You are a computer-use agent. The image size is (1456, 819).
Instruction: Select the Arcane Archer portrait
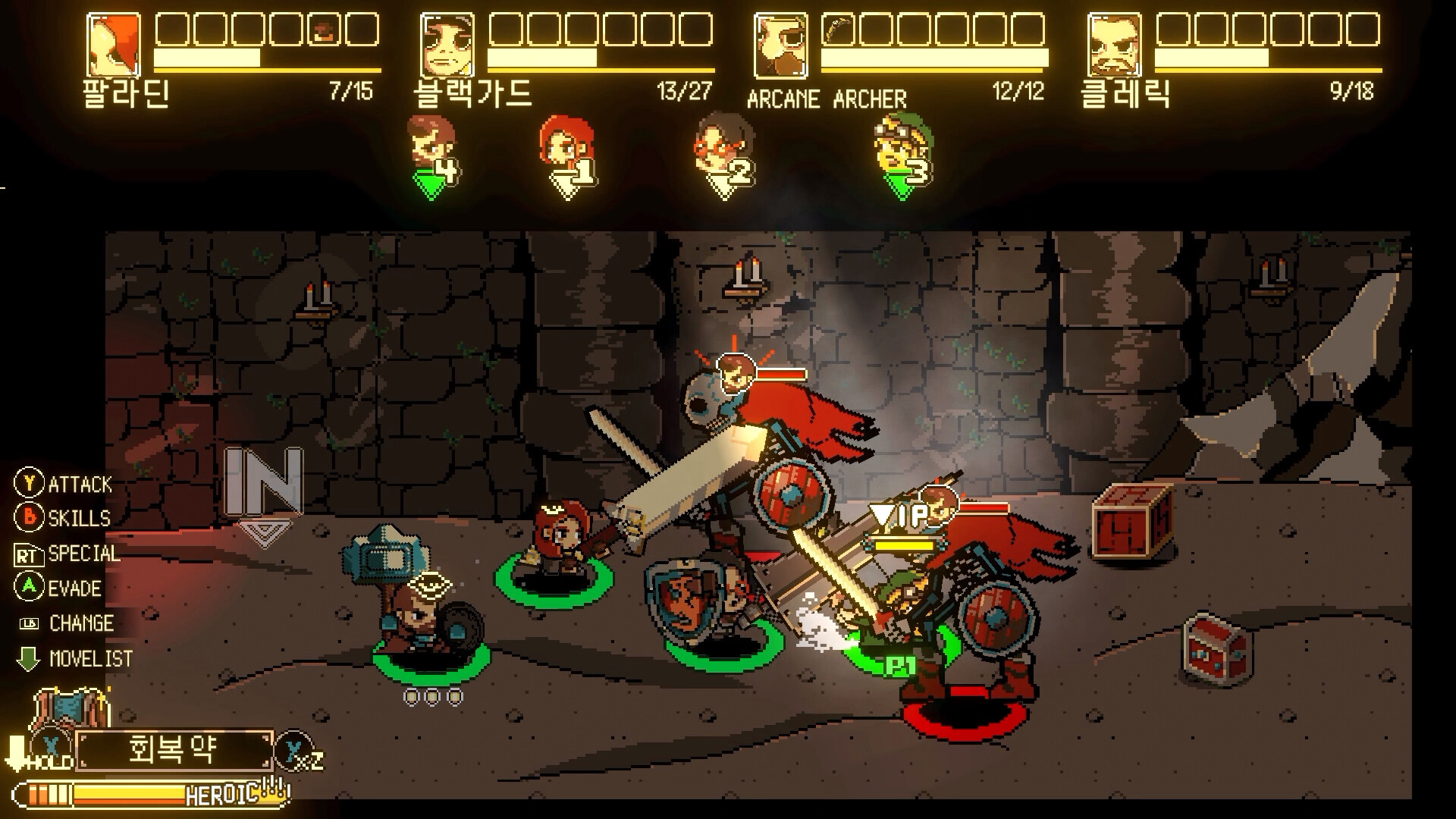pos(781,45)
